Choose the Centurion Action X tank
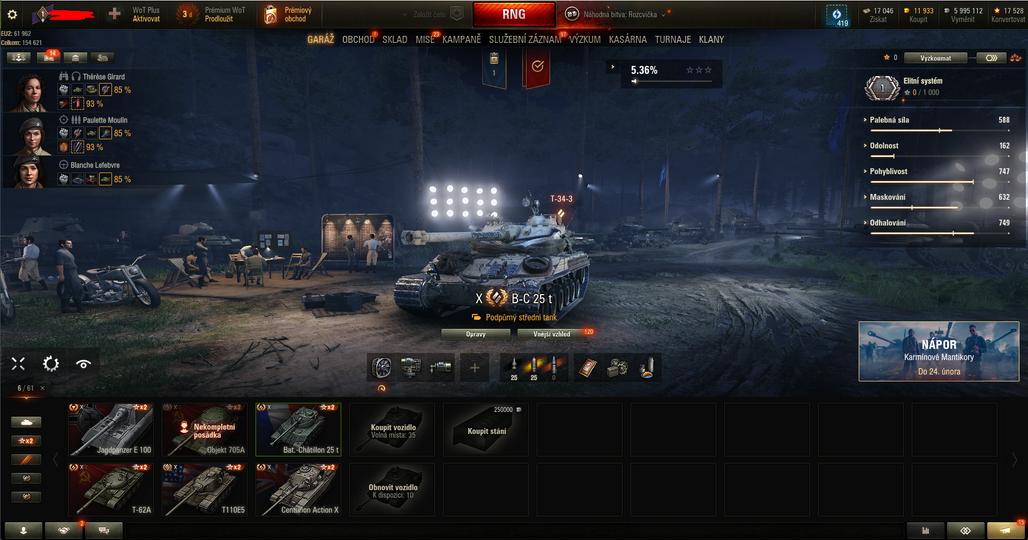The image size is (1028, 540). click(299, 490)
